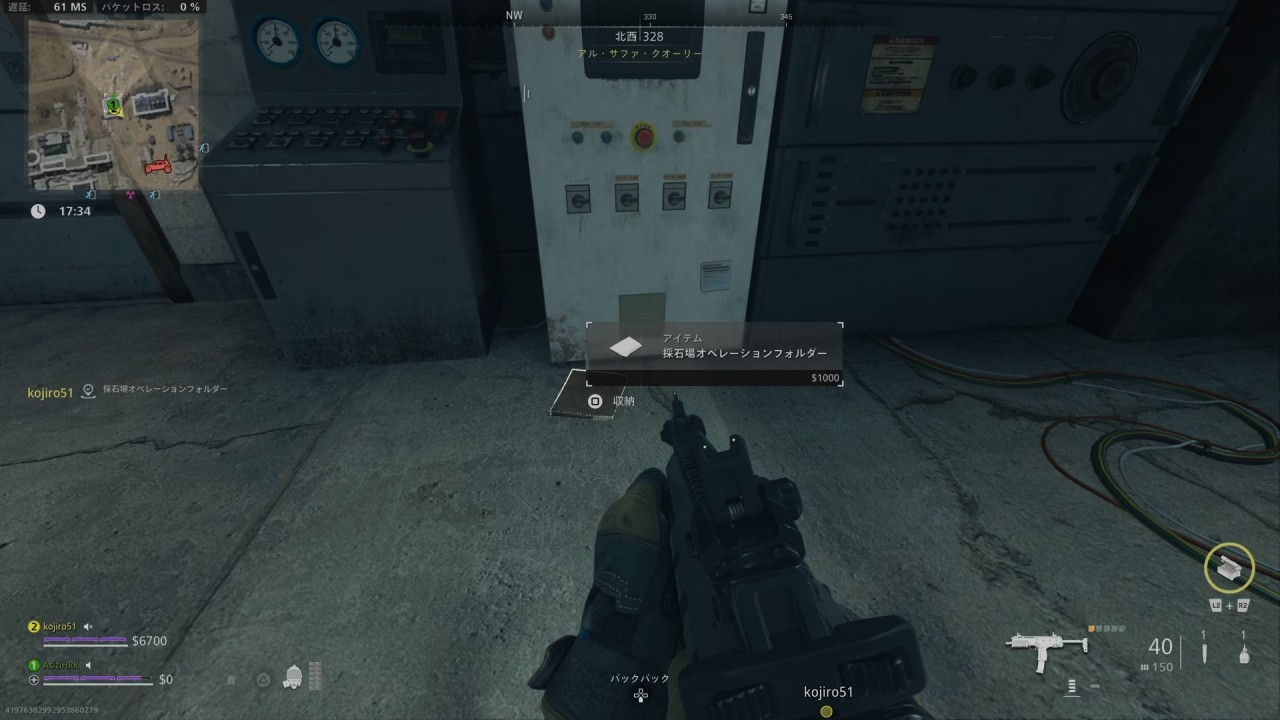
Task: Click the $1000 price label
Action: (x=826, y=379)
